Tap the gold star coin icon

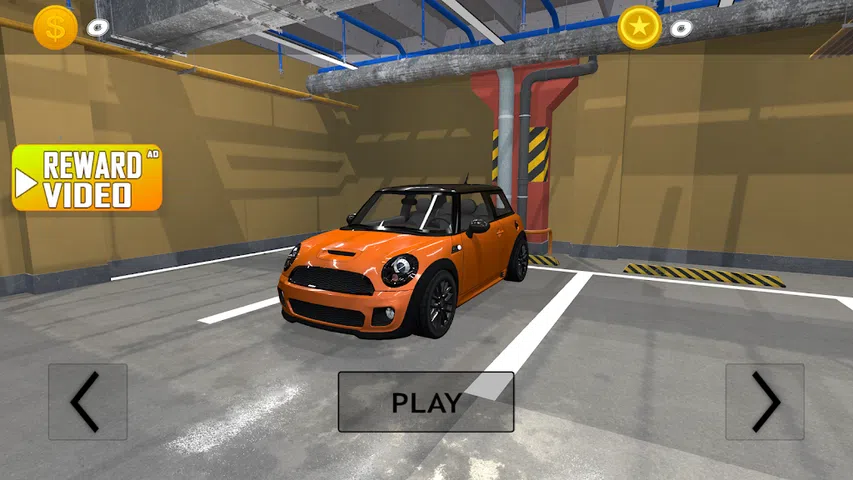[x=639, y=27]
